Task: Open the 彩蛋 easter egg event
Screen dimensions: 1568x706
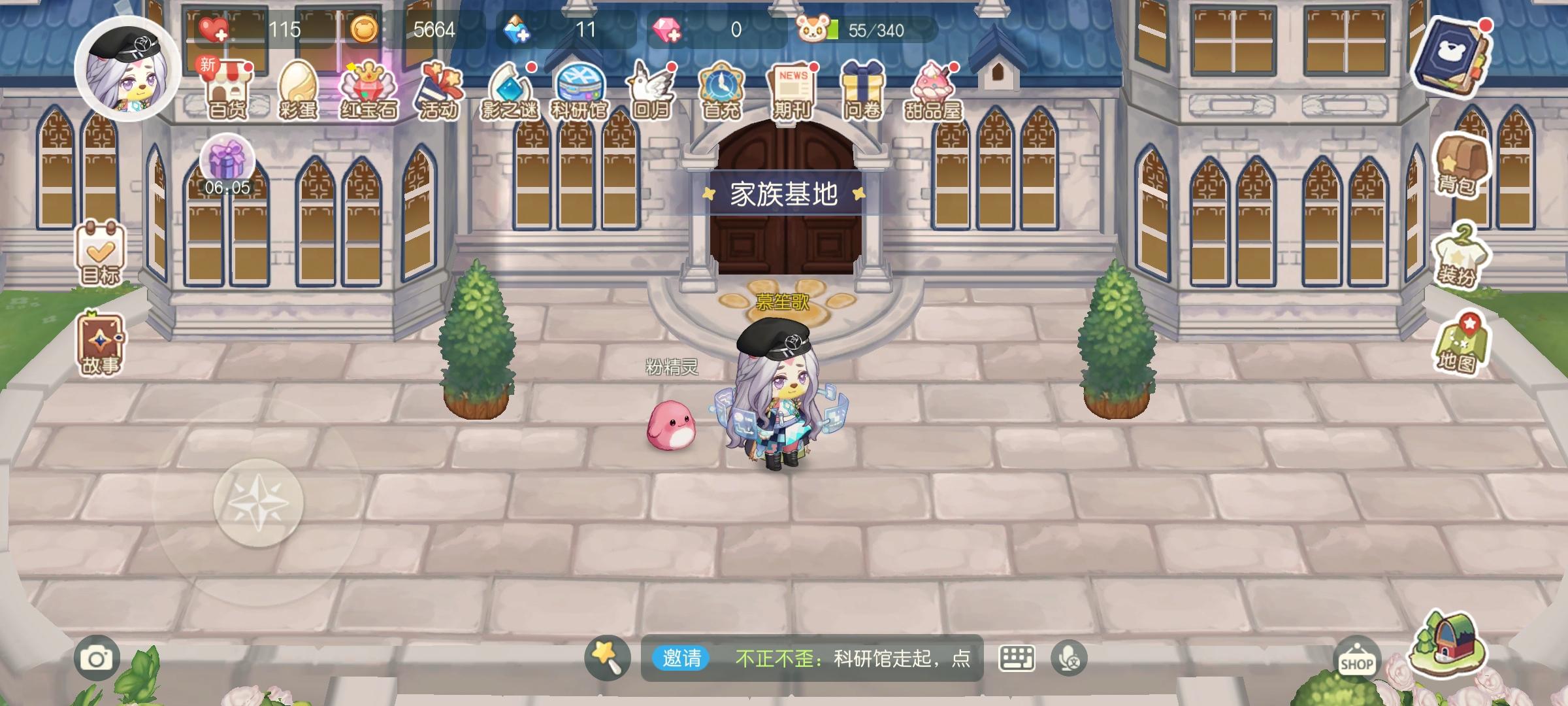Action: tap(299, 88)
